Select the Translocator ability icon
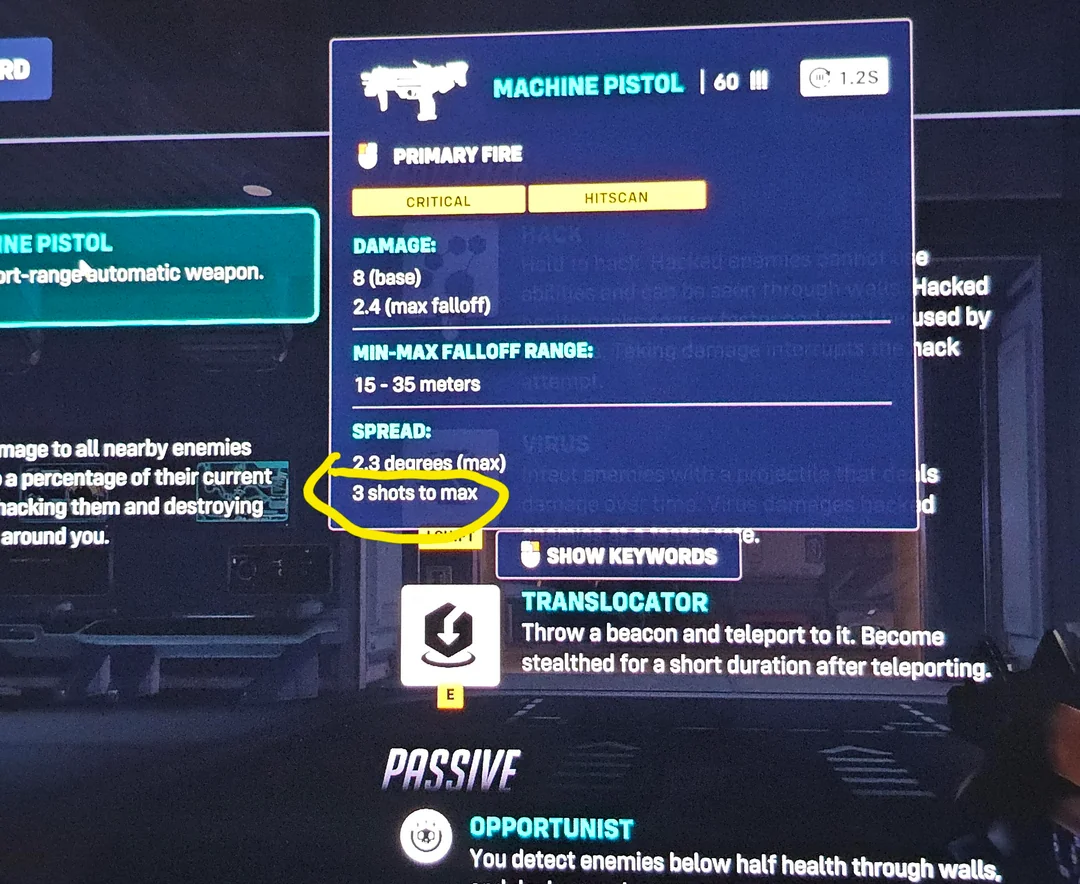Screen dimensions: 1080x884 click(450, 635)
